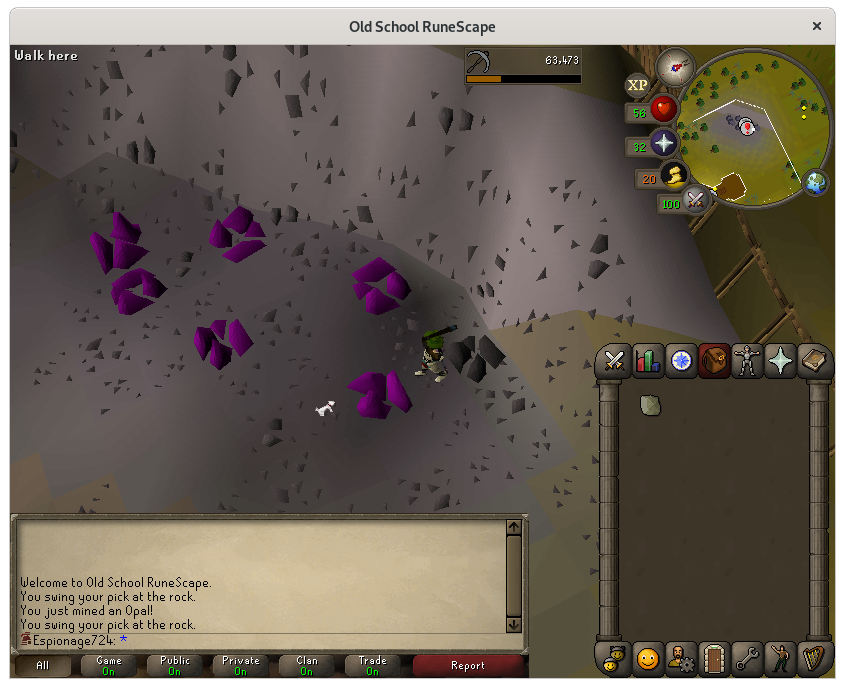The height and width of the screenshot is (688, 845).
Task: Switch to the Magic spellbook tab
Action: (813, 361)
